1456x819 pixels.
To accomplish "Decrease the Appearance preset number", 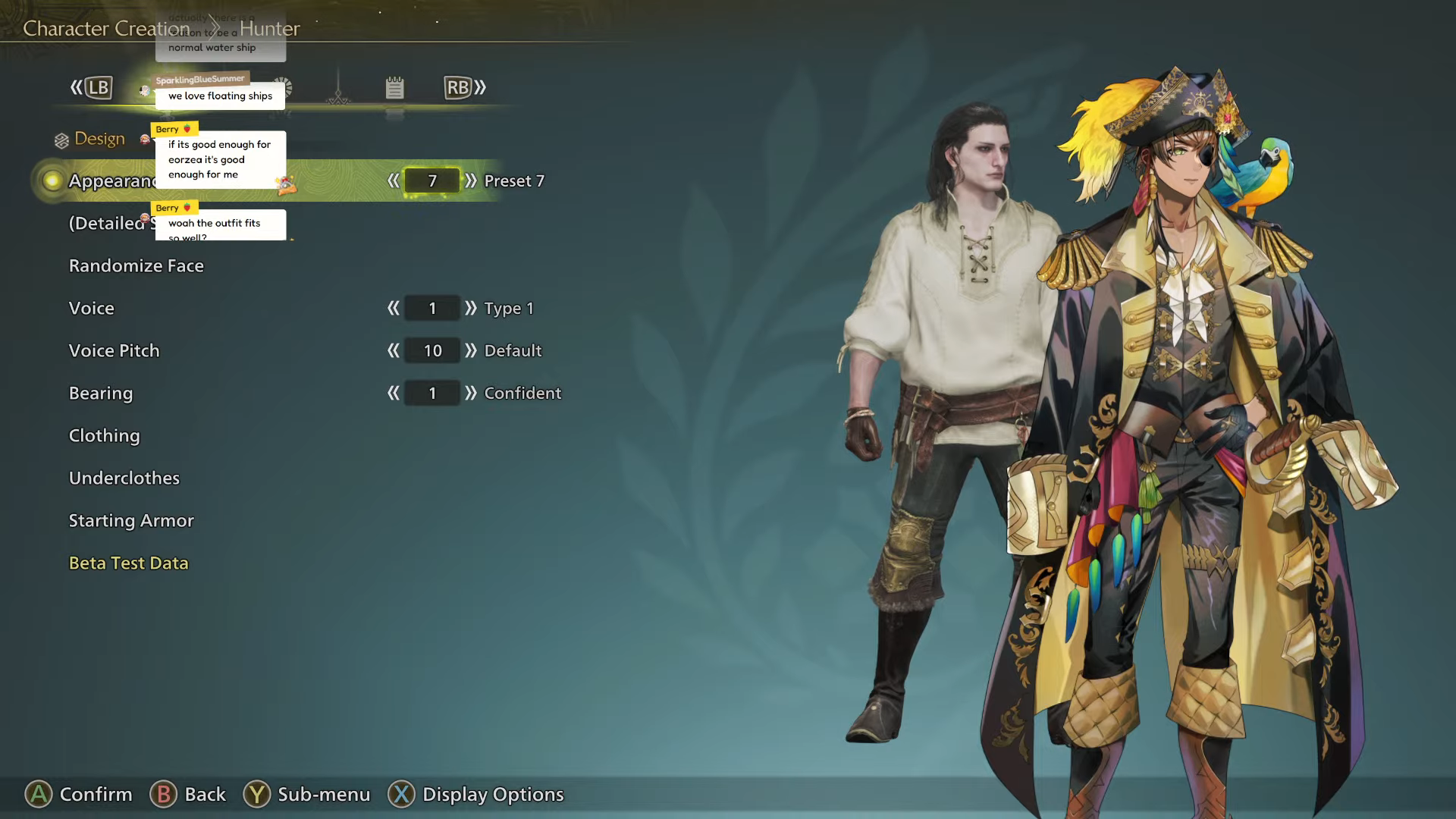I will (393, 180).
